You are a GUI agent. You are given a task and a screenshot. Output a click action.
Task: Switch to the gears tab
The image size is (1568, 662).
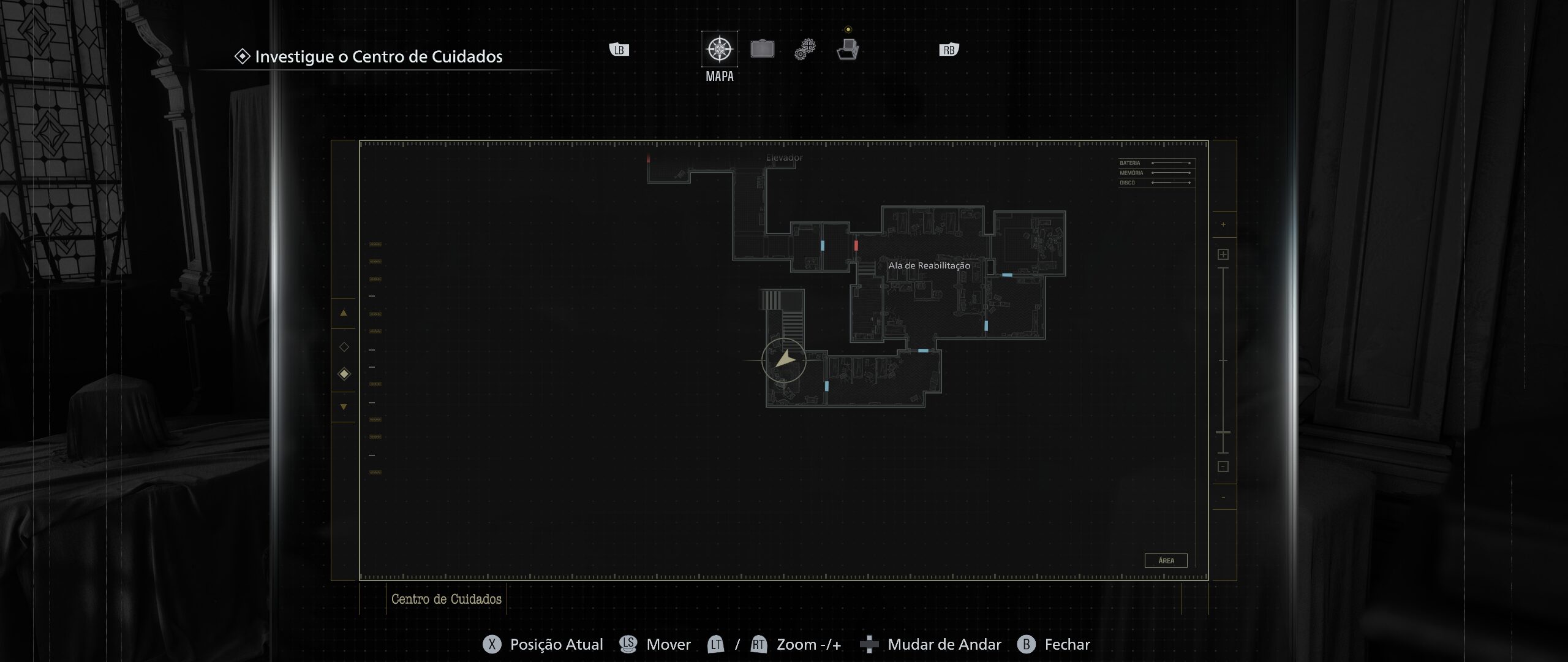(805, 50)
